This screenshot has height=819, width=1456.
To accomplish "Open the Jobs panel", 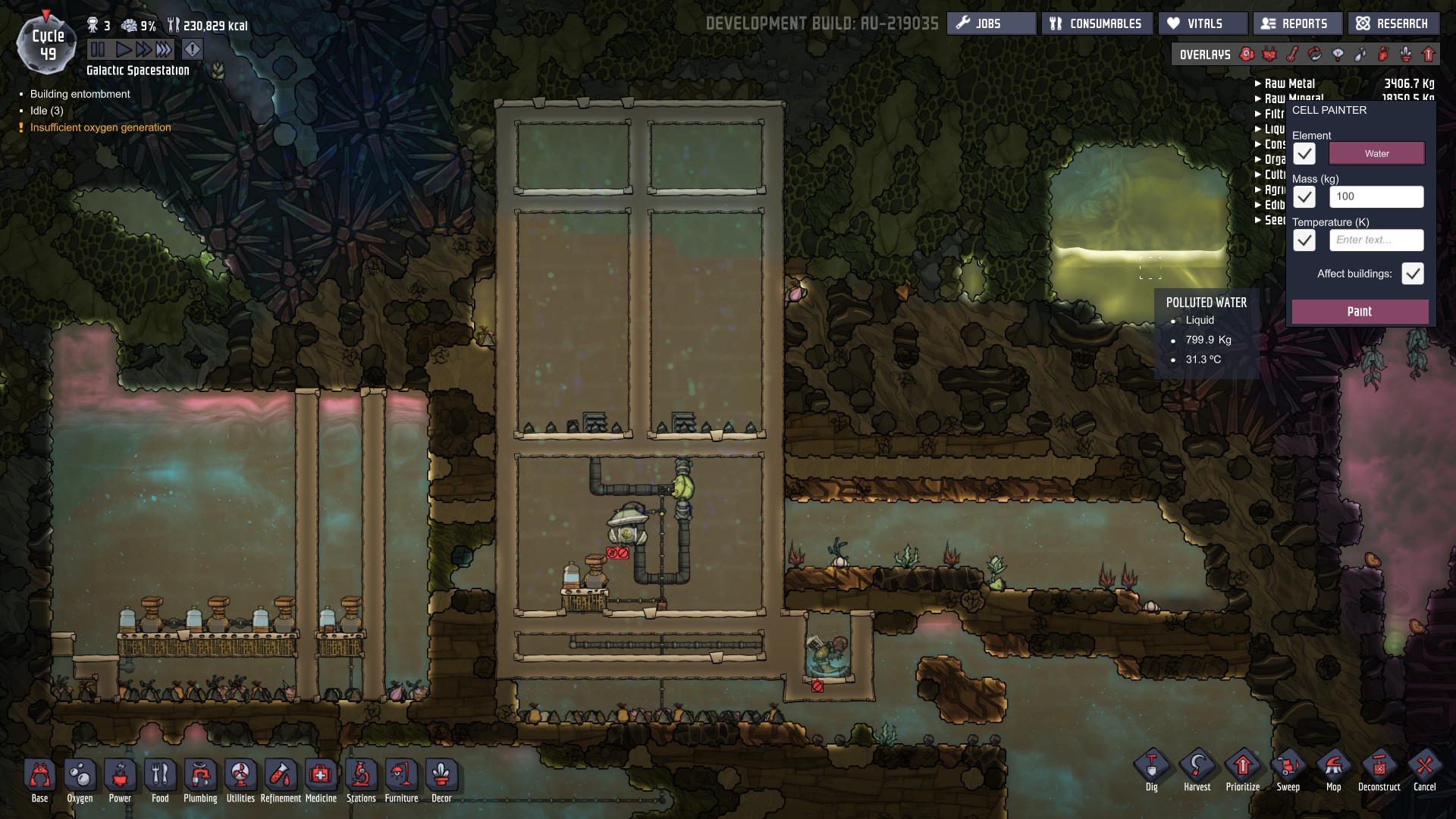I will (990, 24).
